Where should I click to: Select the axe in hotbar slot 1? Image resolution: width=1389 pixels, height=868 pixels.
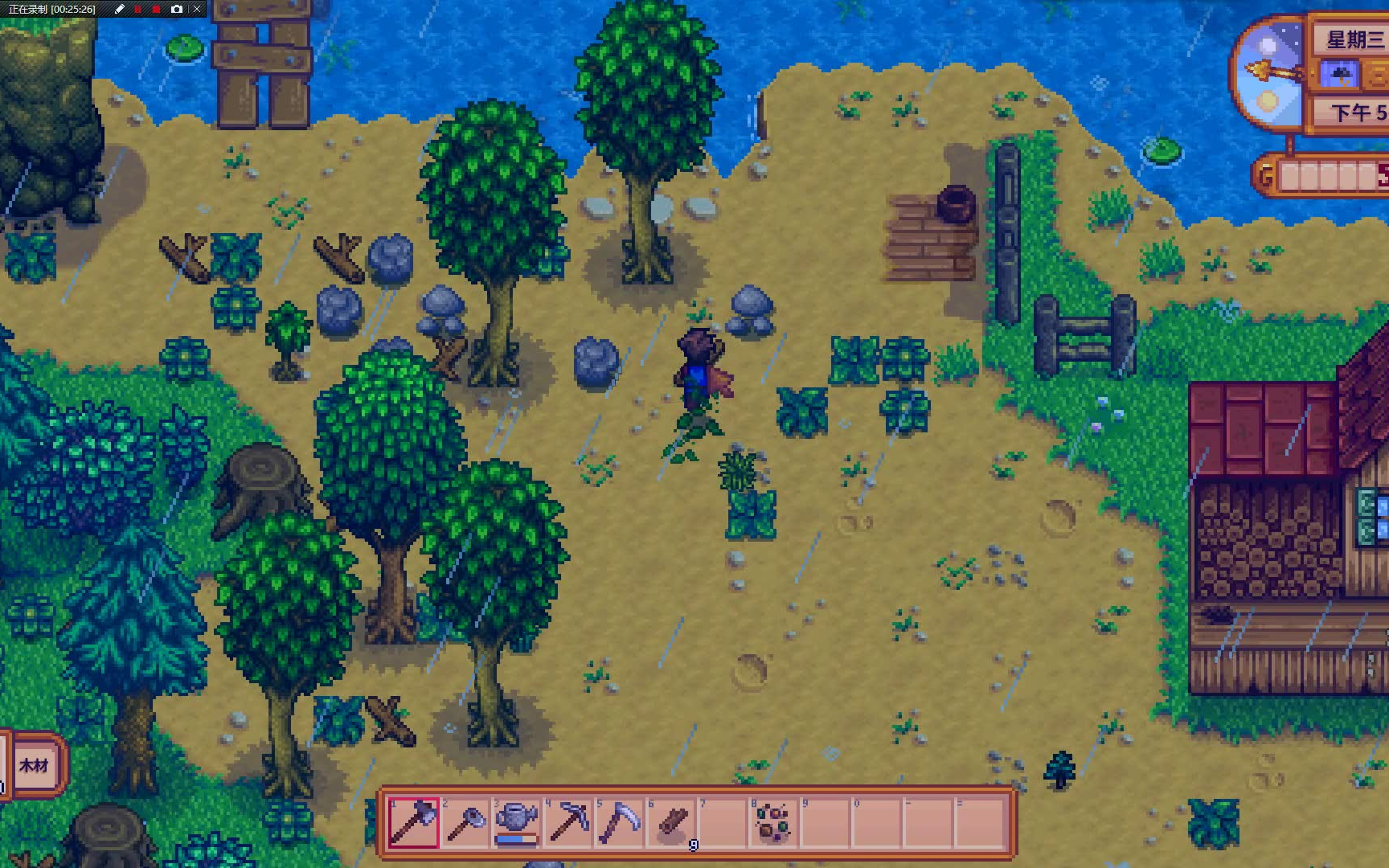tap(414, 823)
